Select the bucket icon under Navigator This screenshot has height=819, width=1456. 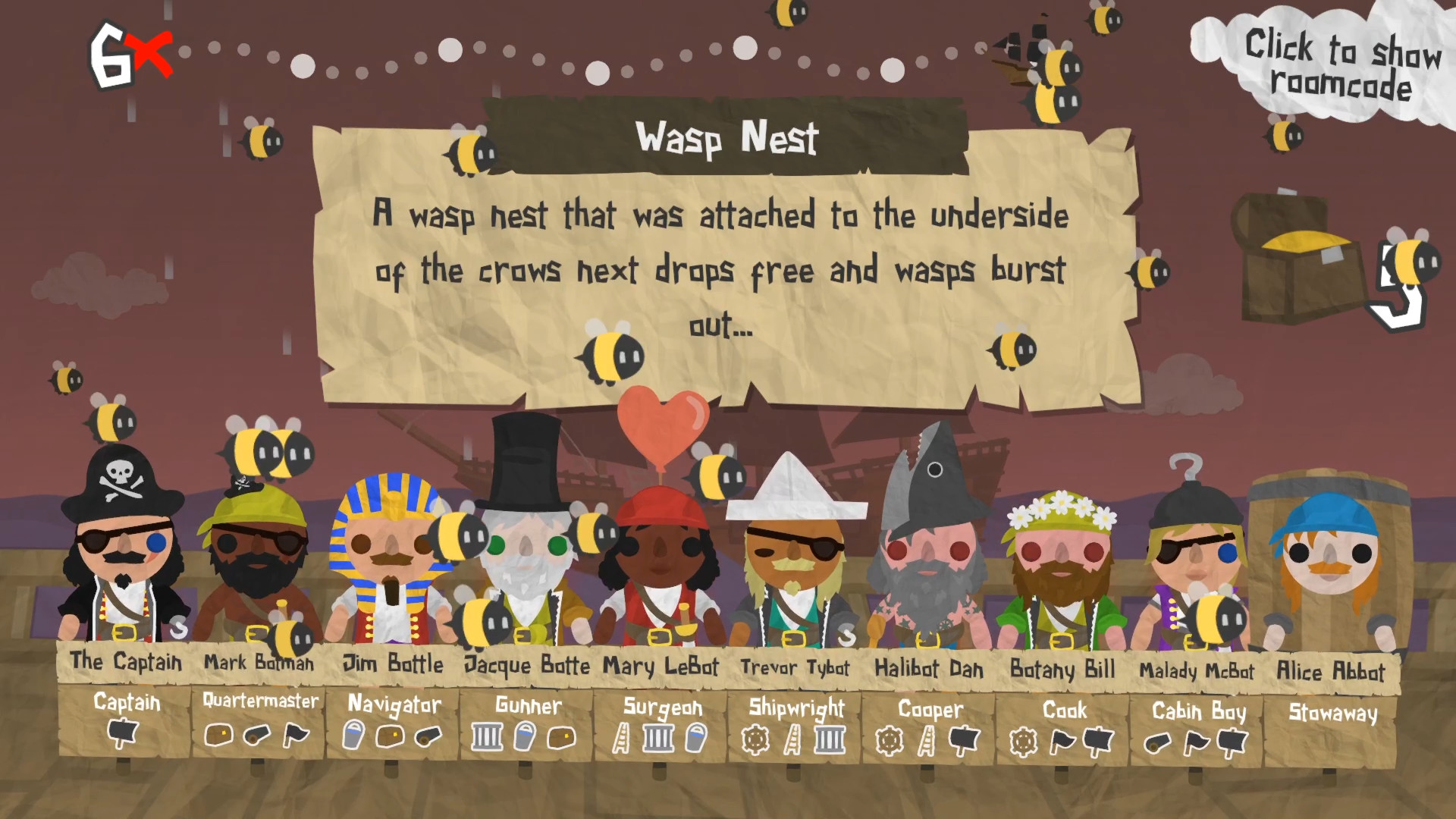pyautogui.click(x=352, y=734)
